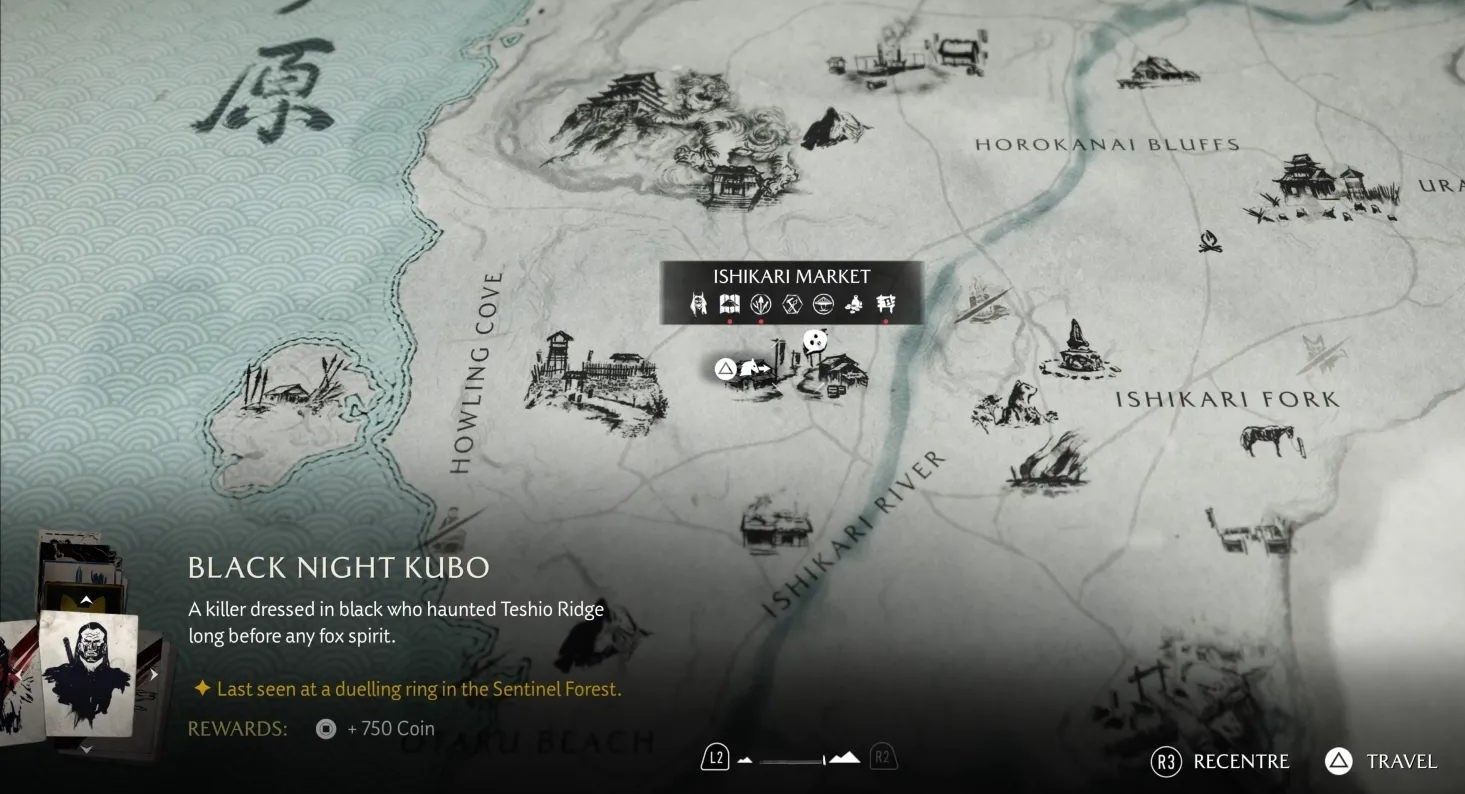Click the map zoom level slider

798,760
